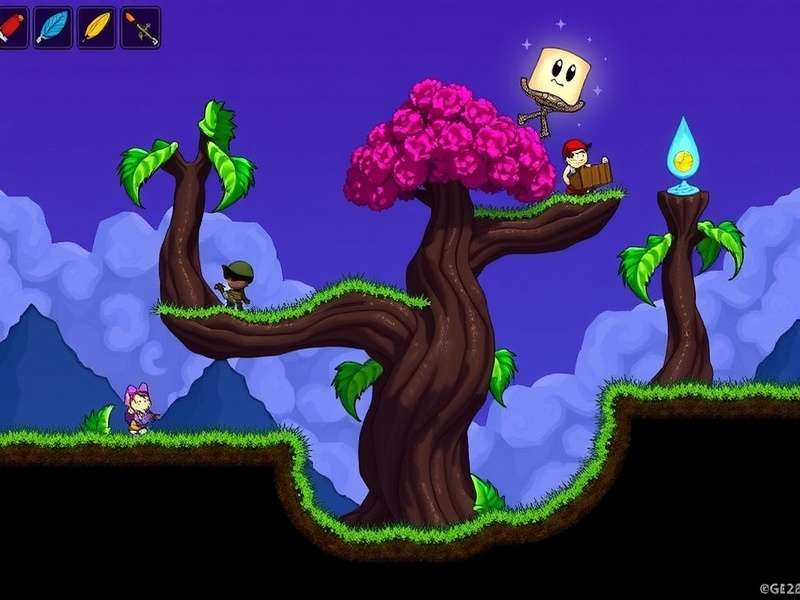Viewport: 800px width, 600px height.
Task: Equip the orange-tipped torch slot
Action: 140,27
